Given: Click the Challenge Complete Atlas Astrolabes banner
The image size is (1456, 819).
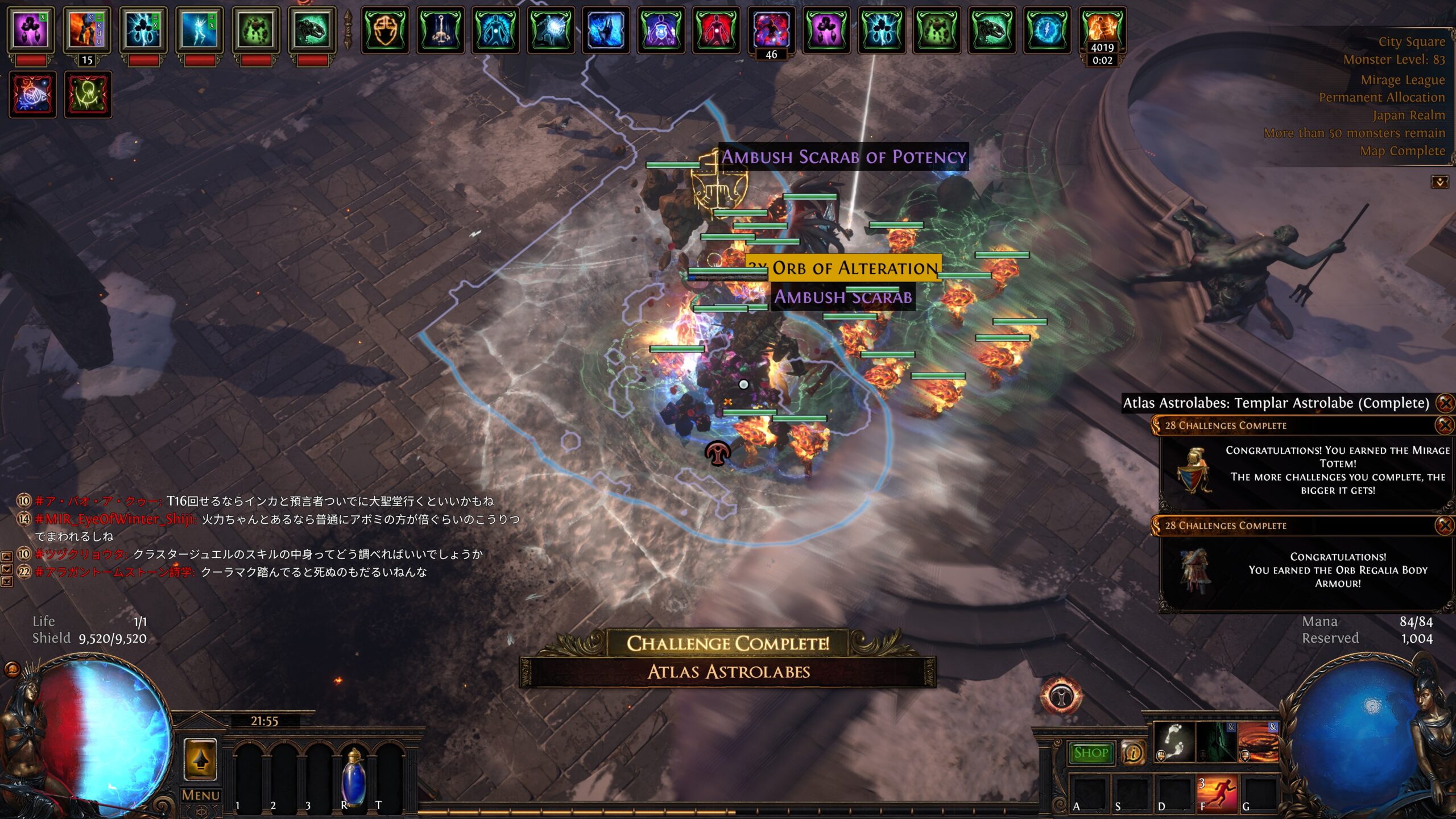Looking at the screenshot, I should point(728,657).
